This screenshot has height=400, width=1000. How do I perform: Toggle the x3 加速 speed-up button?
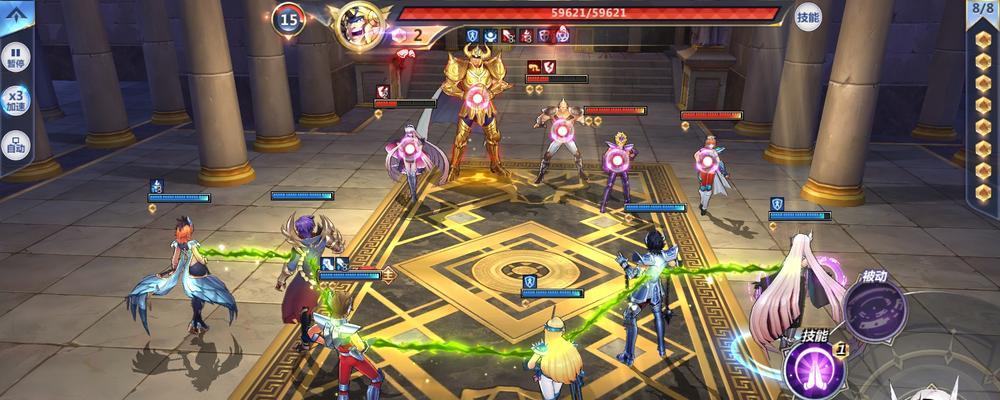coord(16,98)
